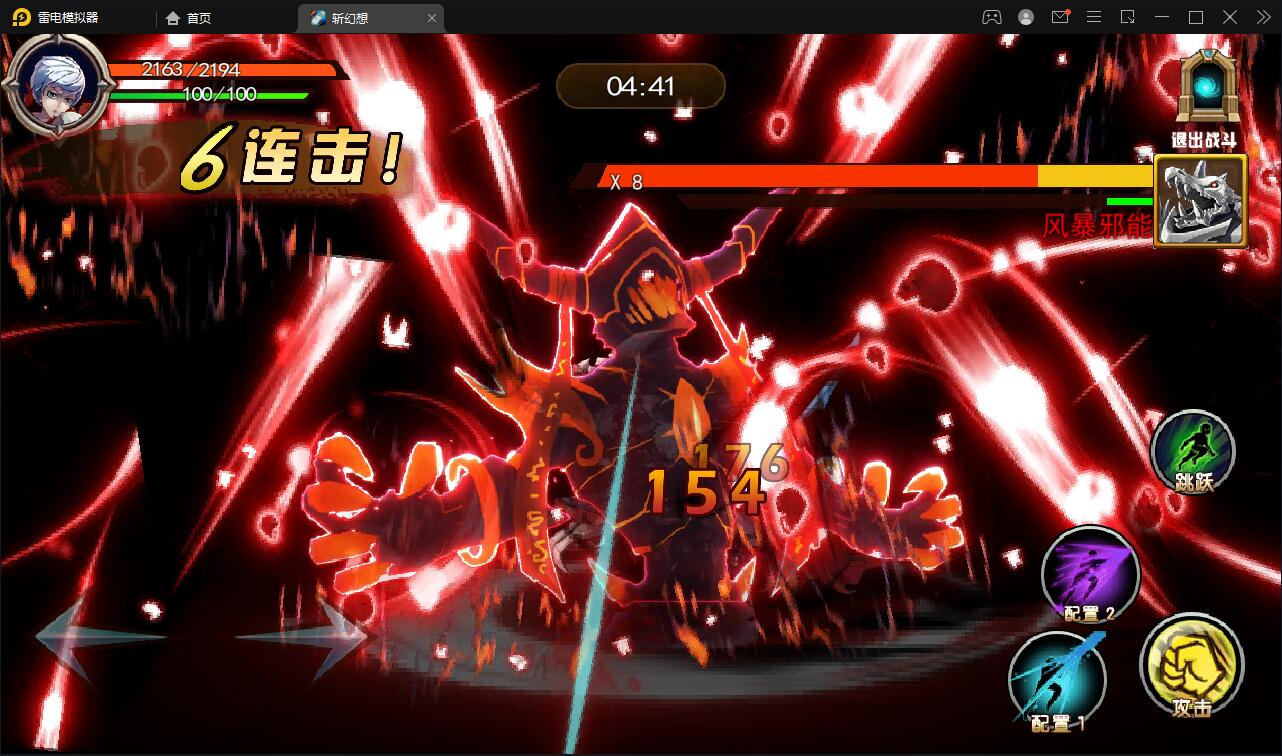Open the mail icon with red notification dot
Image resolution: width=1282 pixels, height=756 pixels.
pyautogui.click(x=1060, y=17)
